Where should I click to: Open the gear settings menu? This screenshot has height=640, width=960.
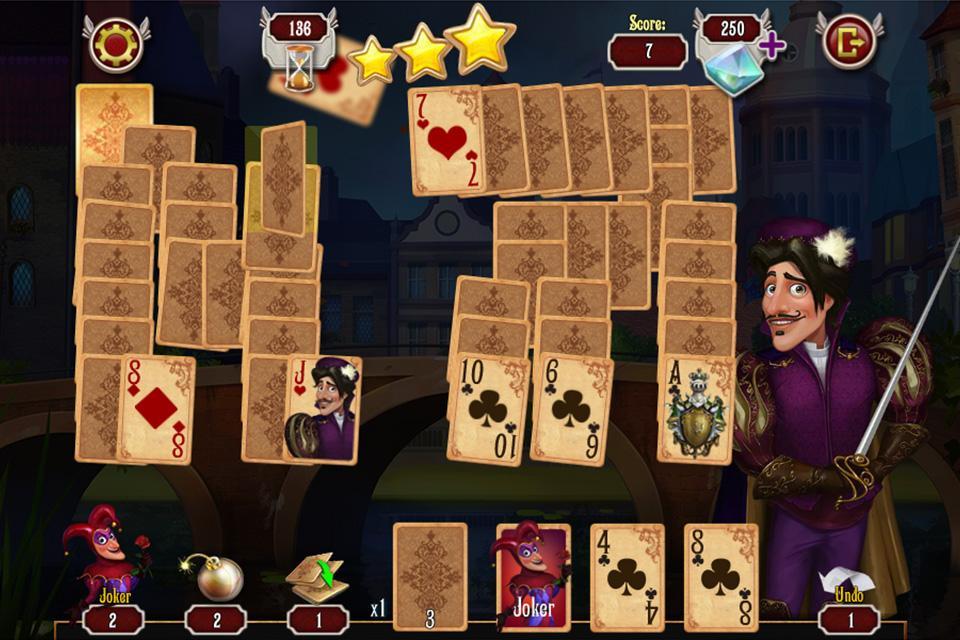115,44
